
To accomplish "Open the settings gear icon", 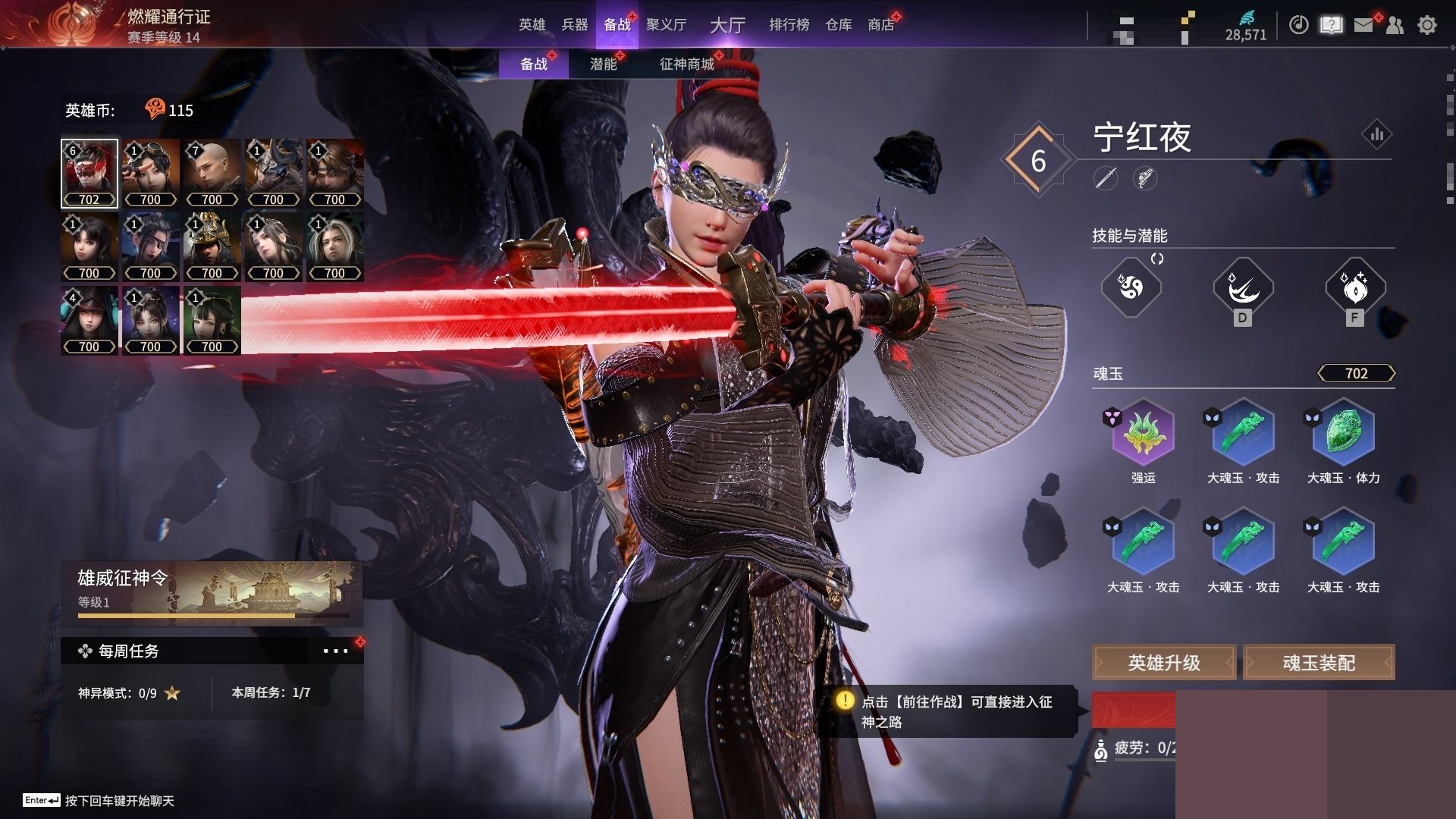I will click(1426, 25).
